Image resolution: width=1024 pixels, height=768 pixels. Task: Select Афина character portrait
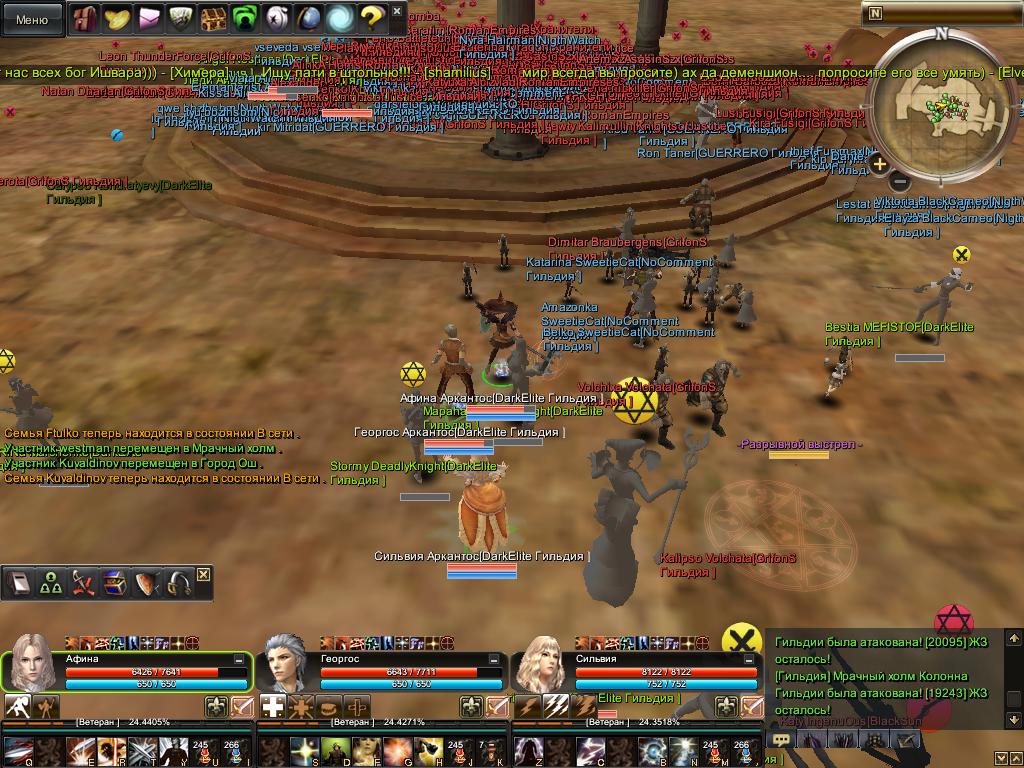[x=31, y=661]
